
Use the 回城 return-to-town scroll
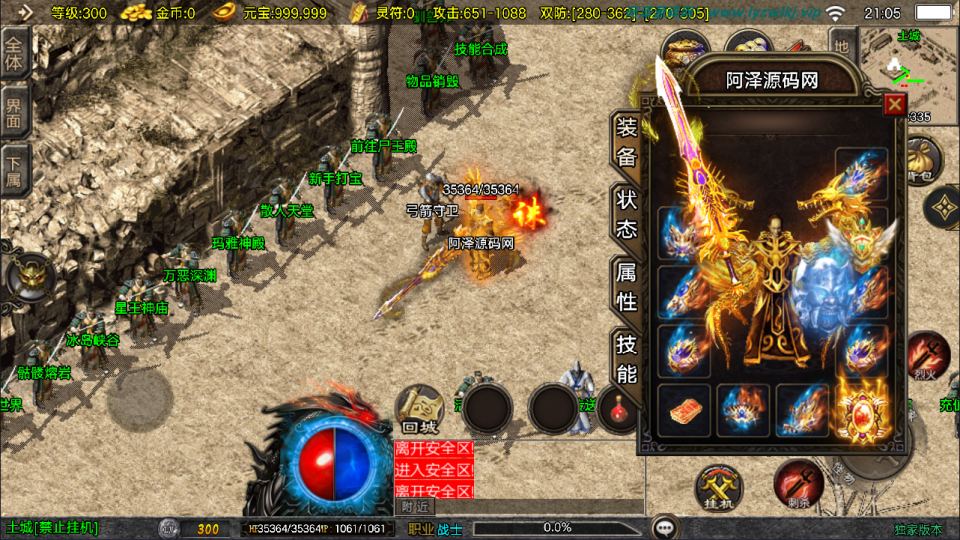417,406
